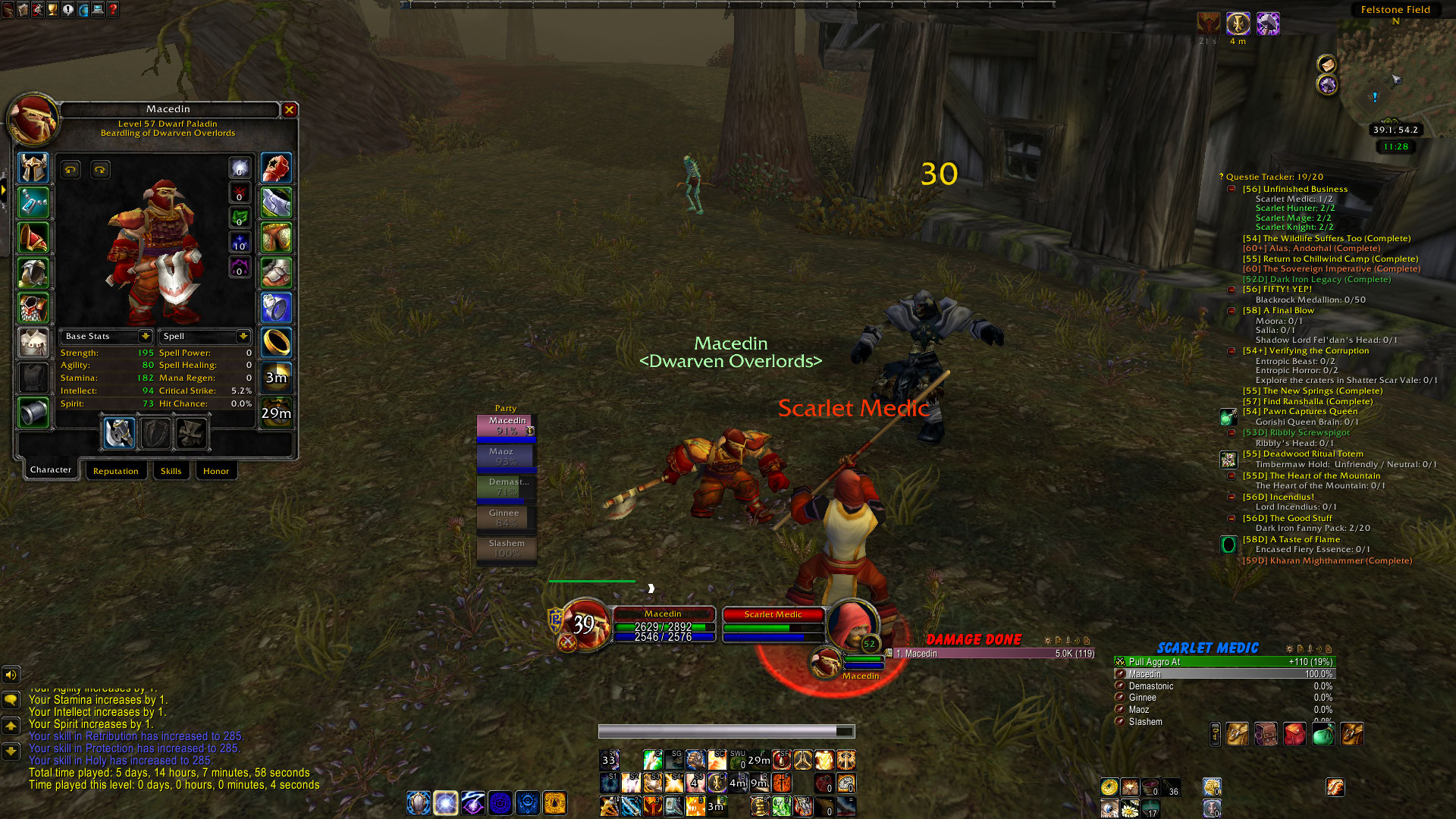Close the Macedin character window
Screen dimensions: 1456x819
289,110
